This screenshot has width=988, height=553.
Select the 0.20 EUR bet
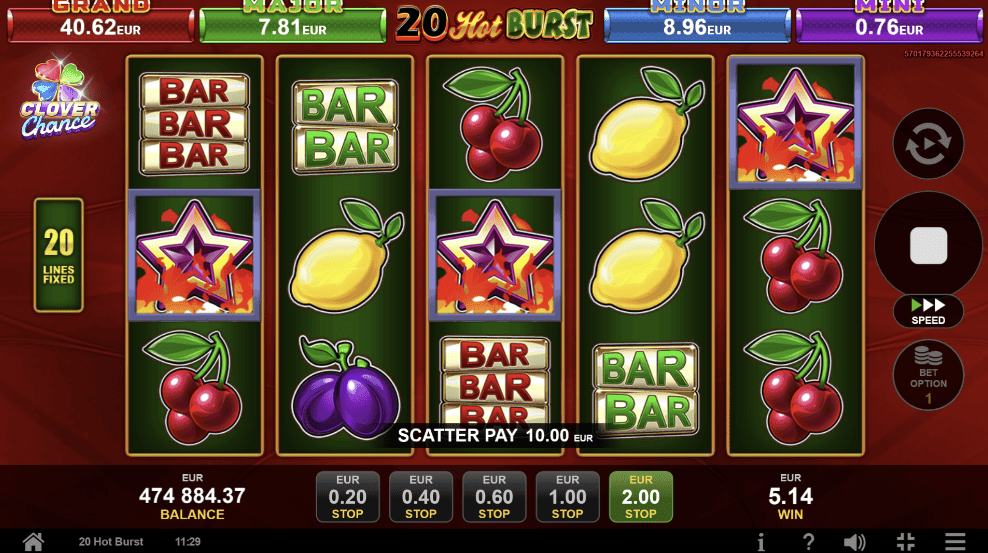coord(348,497)
